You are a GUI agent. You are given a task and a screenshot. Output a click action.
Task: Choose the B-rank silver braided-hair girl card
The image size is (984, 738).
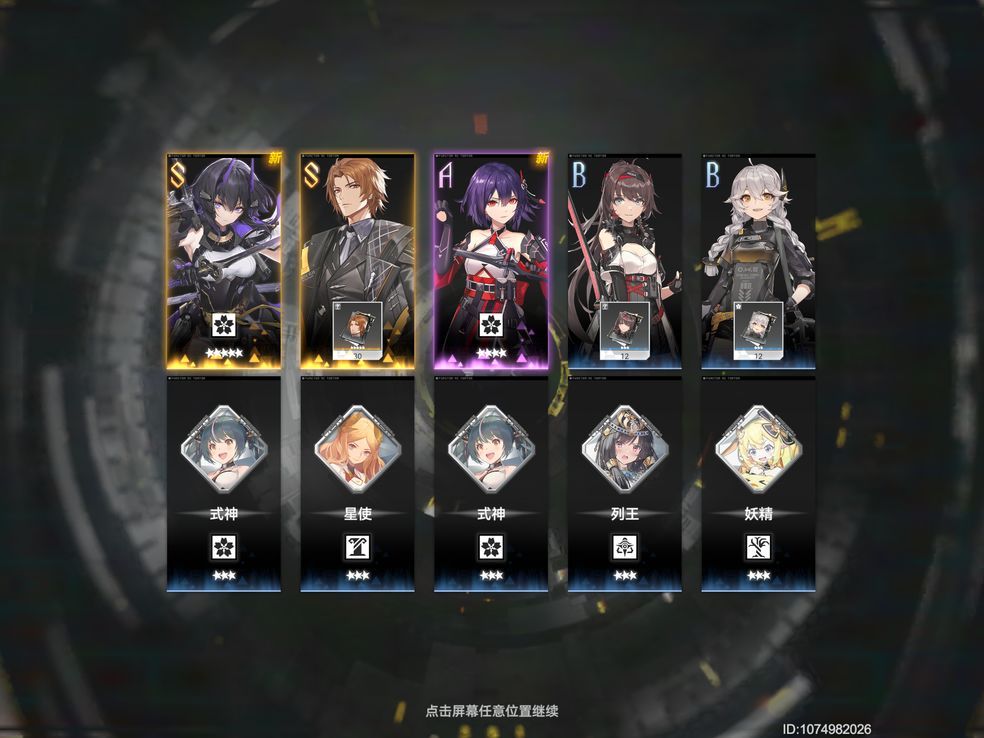pos(758,262)
